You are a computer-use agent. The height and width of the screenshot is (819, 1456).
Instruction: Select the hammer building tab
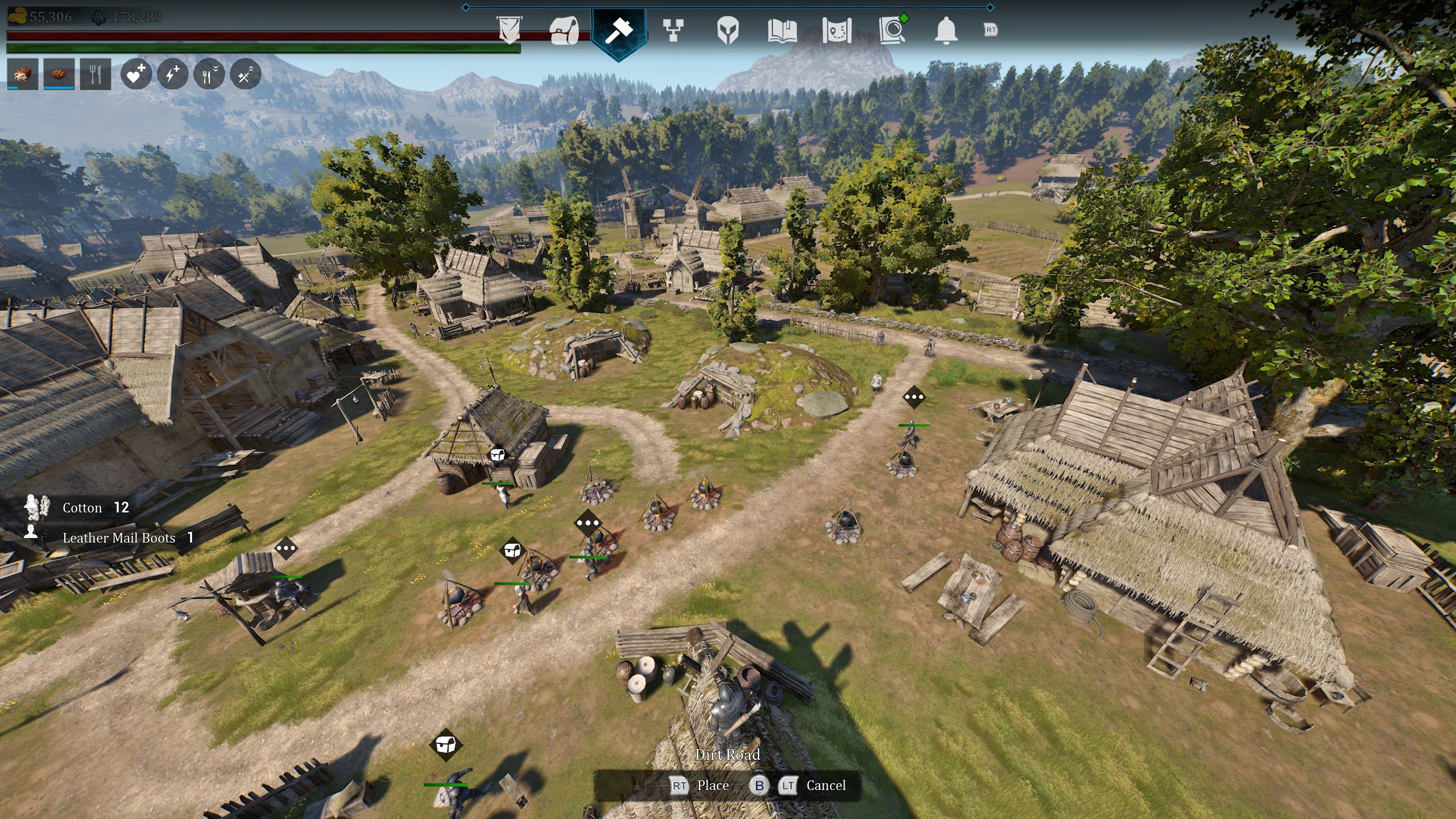[618, 31]
